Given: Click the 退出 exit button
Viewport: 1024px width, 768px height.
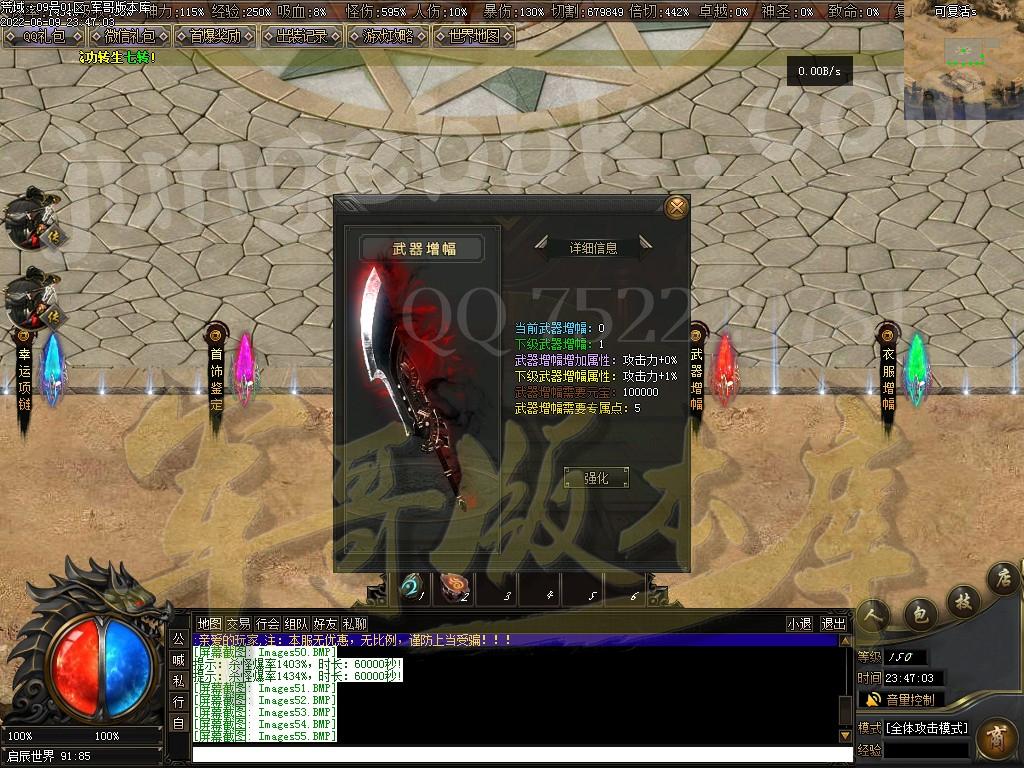Looking at the screenshot, I should (x=833, y=623).
